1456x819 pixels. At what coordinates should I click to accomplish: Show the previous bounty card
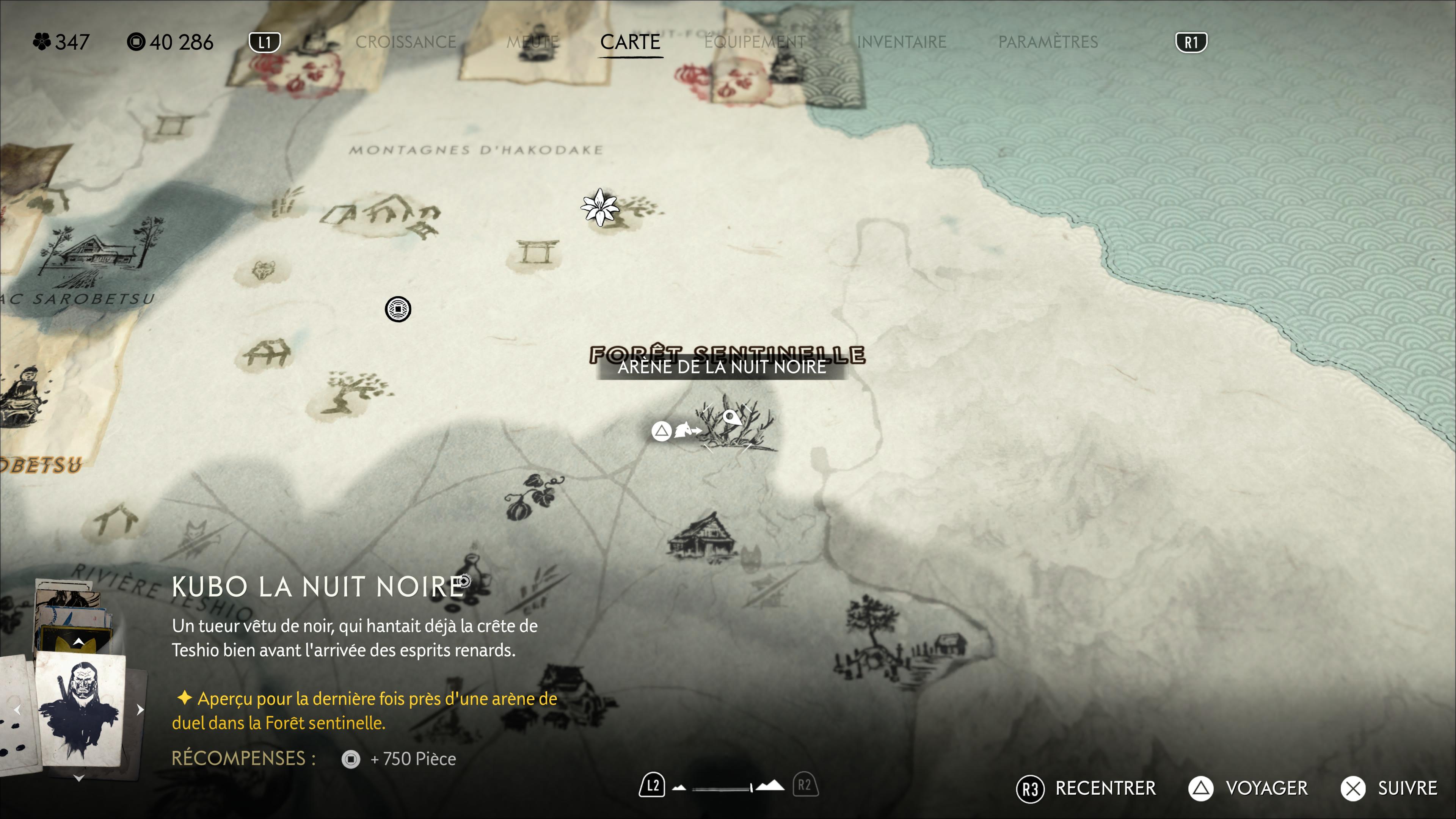pos(17,709)
